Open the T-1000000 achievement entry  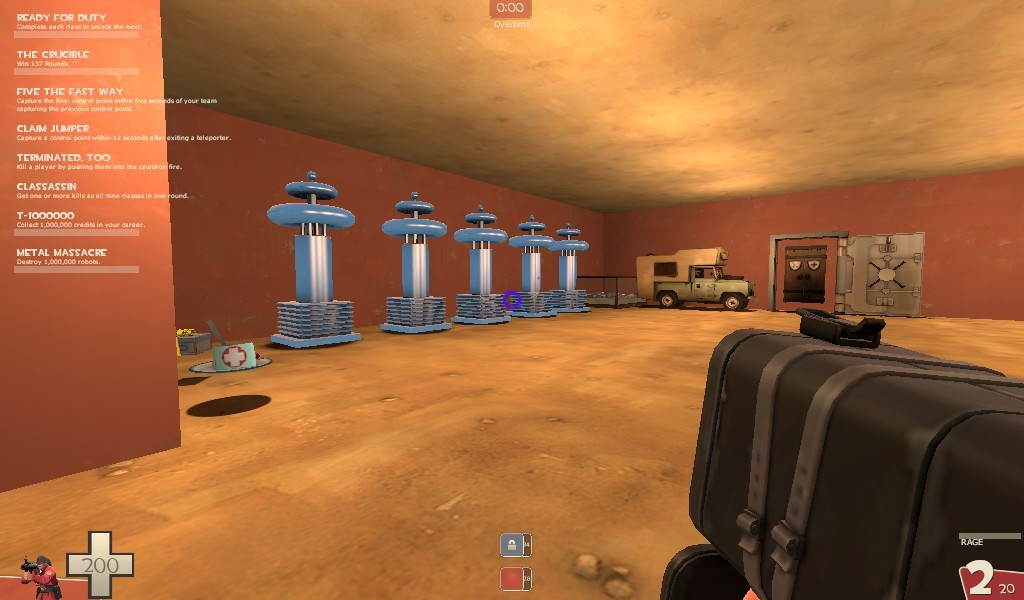[46, 216]
